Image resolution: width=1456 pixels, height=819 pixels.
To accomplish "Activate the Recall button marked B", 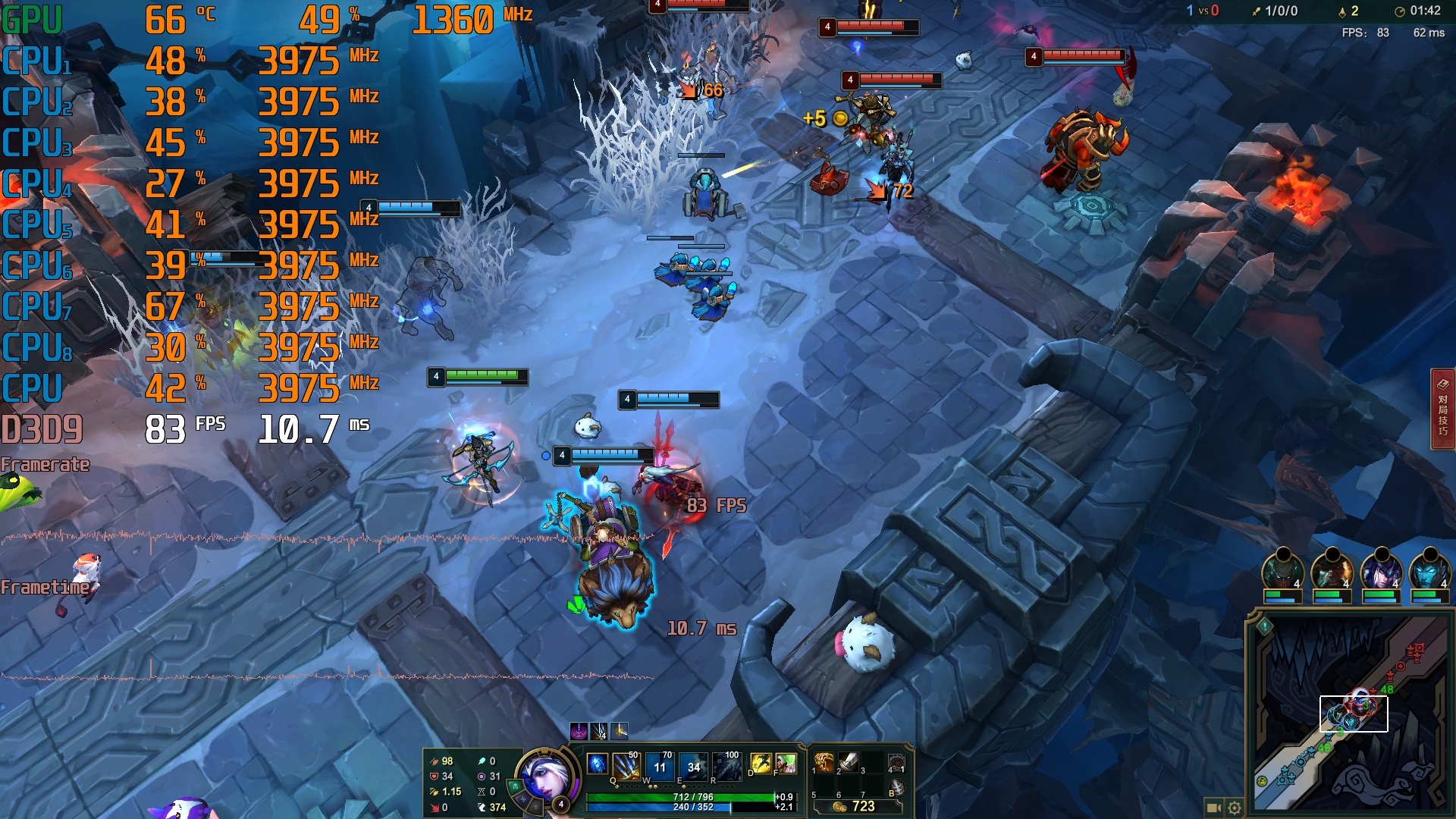I will pos(896,788).
